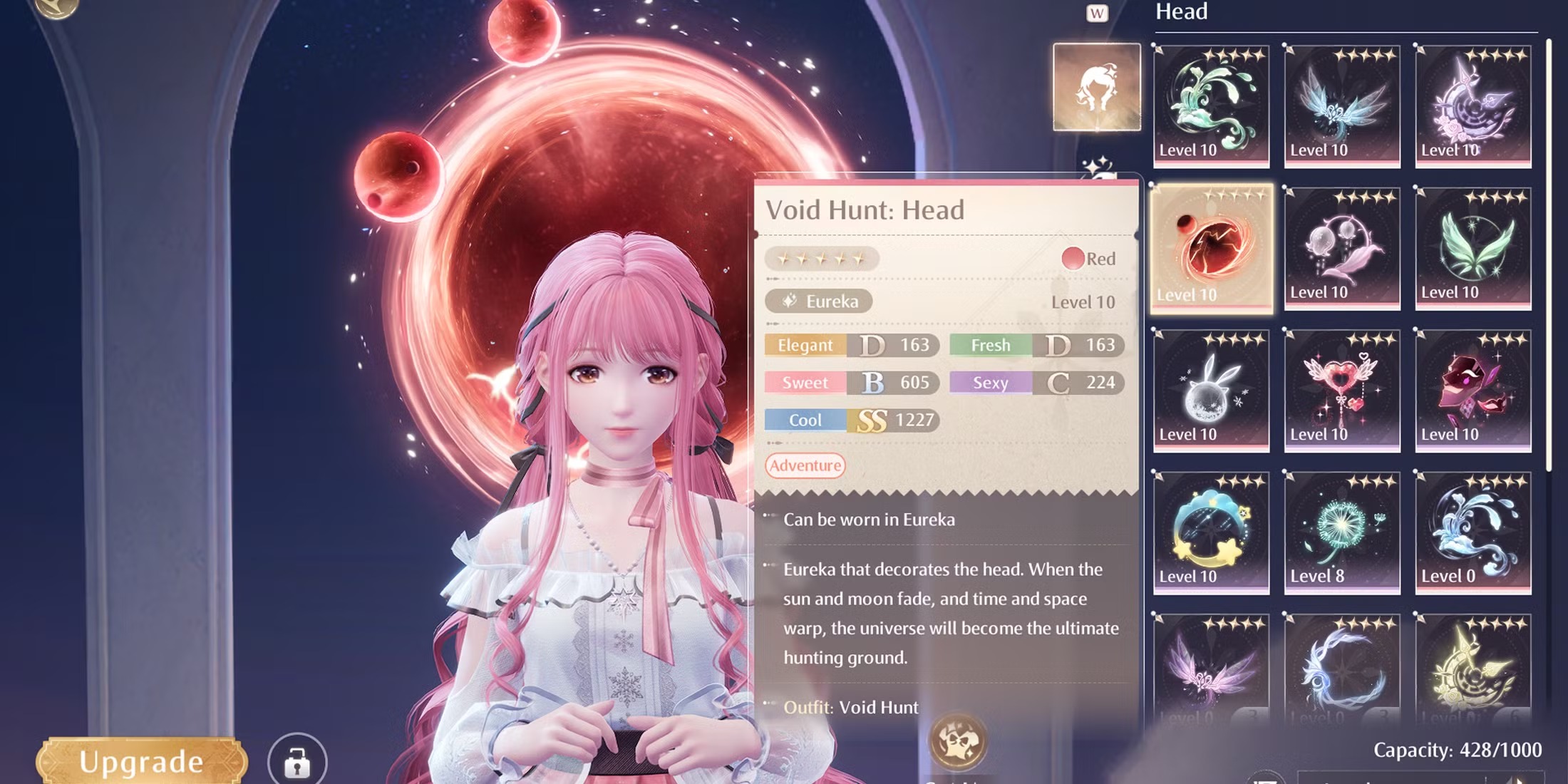The width and height of the screenshot is (1568, 784).
Task: Select the Level 0 blue wave Eureka
Action: point(1472,532)
